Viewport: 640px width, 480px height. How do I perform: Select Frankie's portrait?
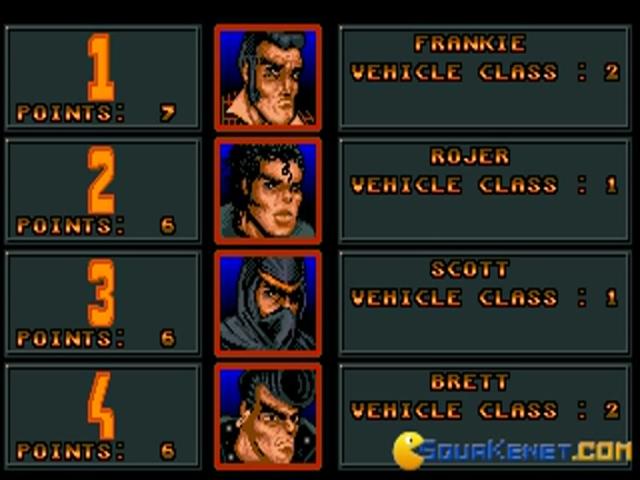point(268,78)
